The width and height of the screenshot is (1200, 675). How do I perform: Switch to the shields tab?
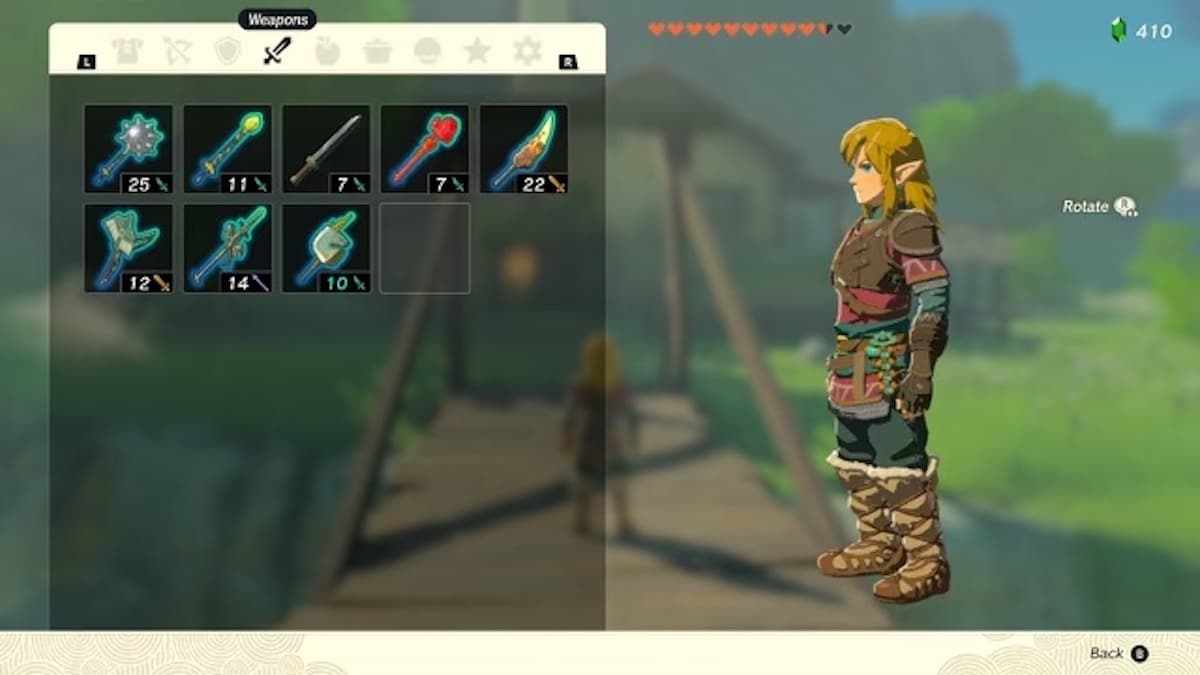click(x=228, y=51)
